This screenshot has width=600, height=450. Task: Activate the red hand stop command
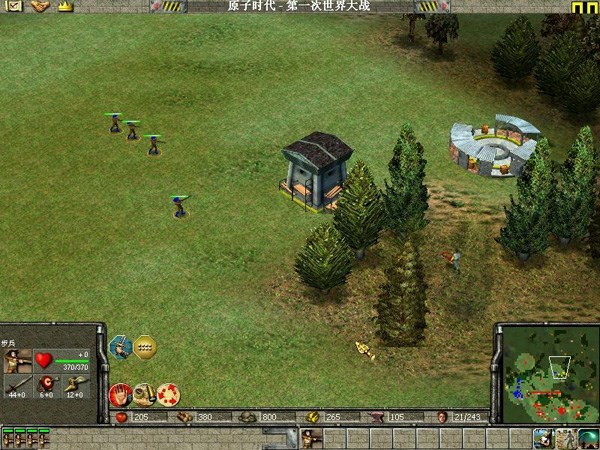120,393
